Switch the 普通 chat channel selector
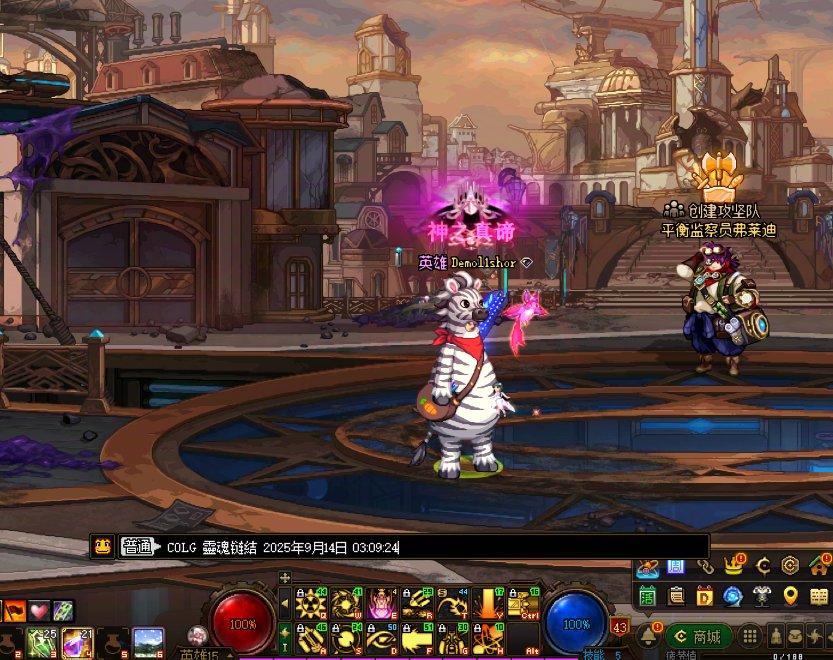 (139, 547)
